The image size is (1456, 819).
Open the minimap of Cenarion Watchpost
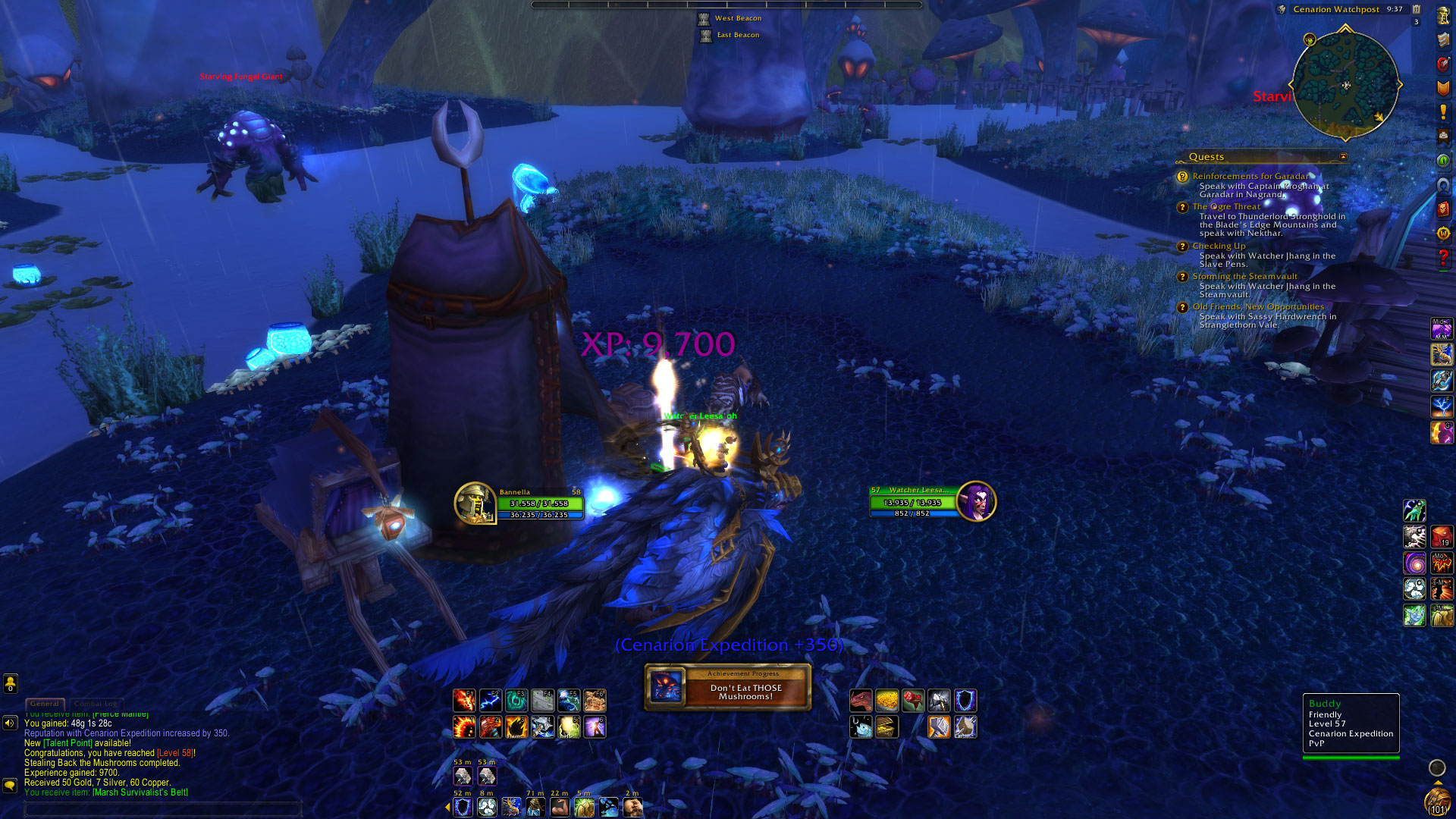tap(1345, 83)
